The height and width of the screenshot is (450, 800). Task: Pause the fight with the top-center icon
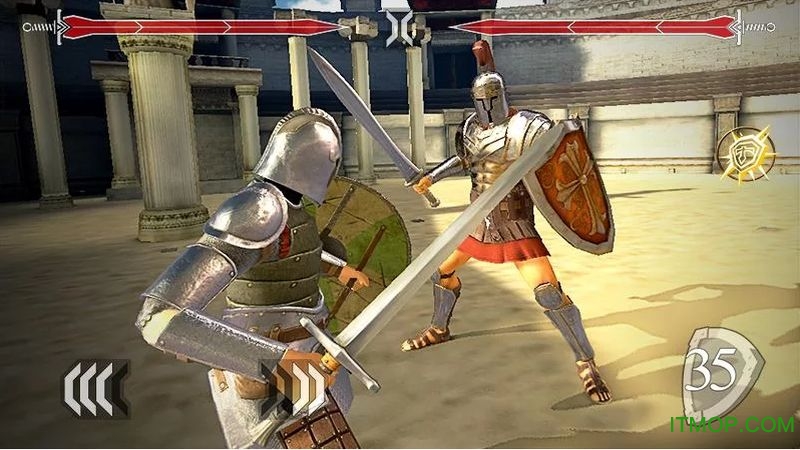point(399,26)
